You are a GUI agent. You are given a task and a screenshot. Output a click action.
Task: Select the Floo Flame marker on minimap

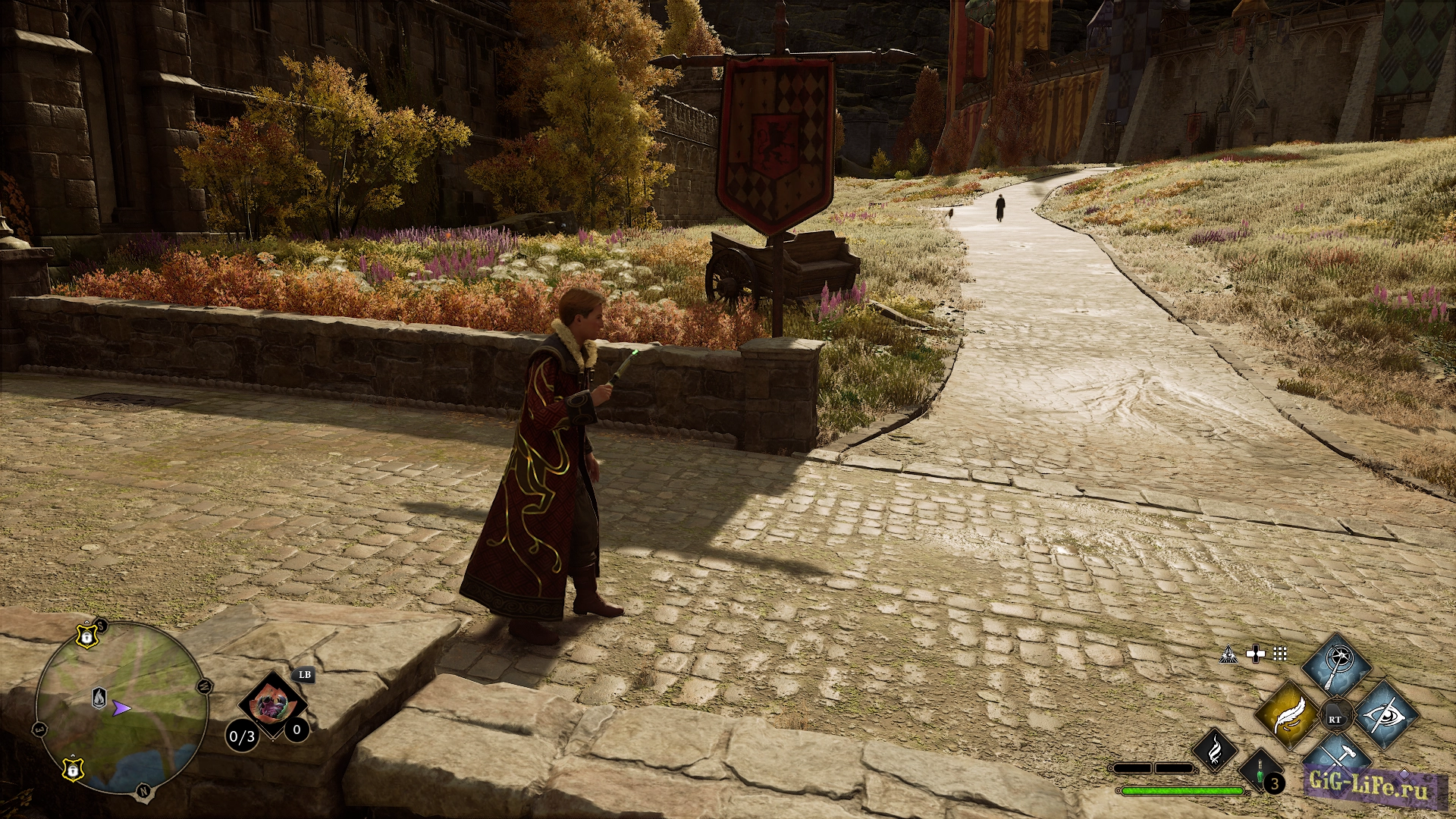pyautogui.click(x=99, y=698)
